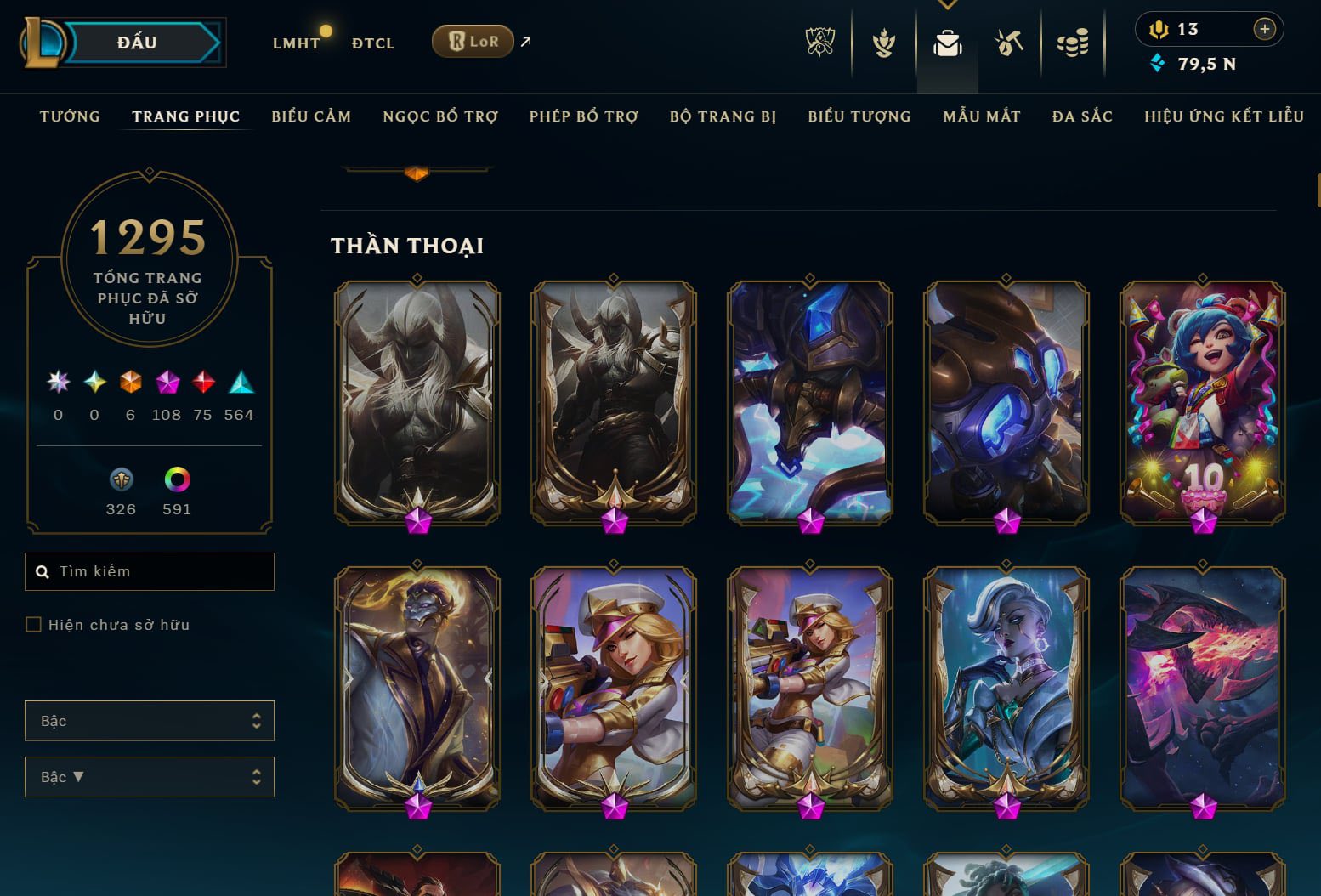Open the 'Bậc ▼' sort dropdown
This screenshot has width=1321, height=896.
click(x=150, y=776)
